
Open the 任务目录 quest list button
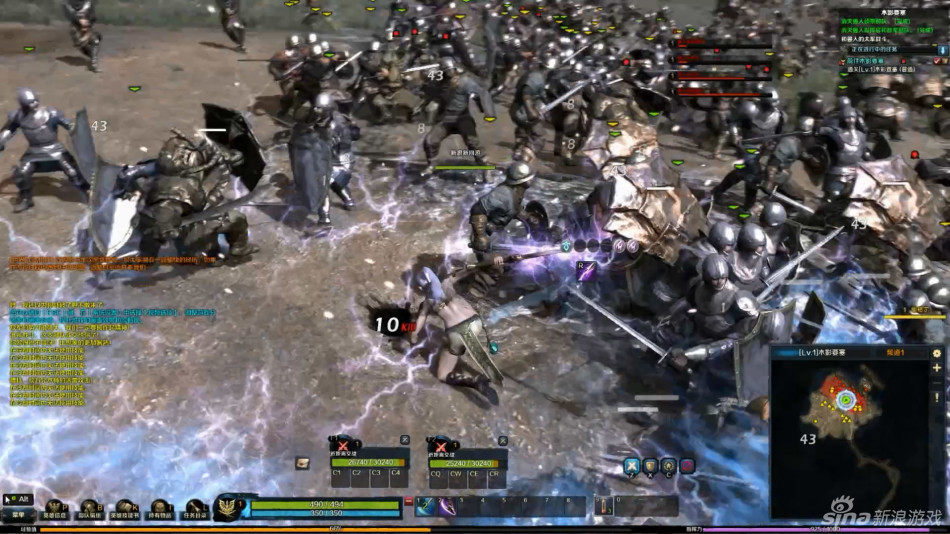195,510
